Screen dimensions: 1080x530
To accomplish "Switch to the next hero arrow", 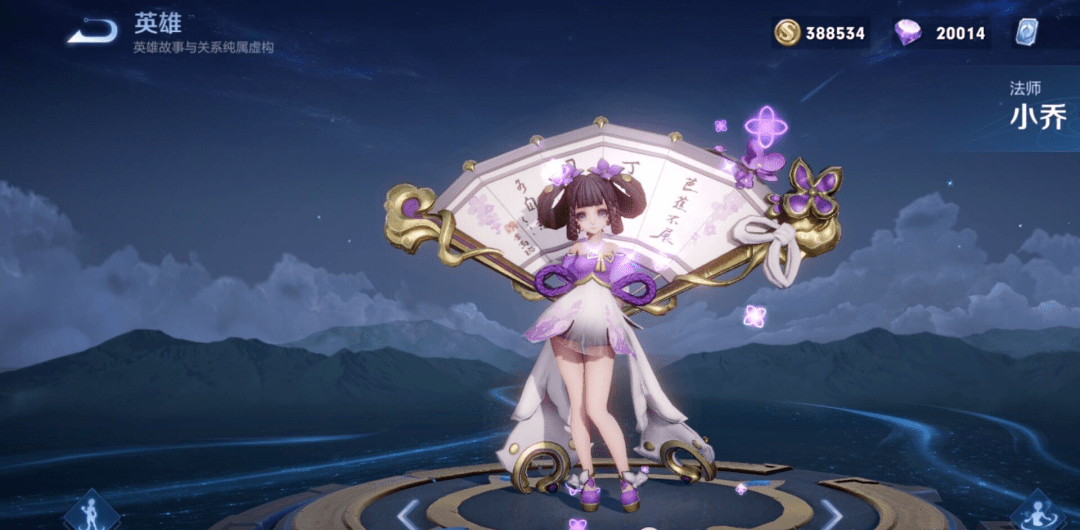I will point(832,515).
